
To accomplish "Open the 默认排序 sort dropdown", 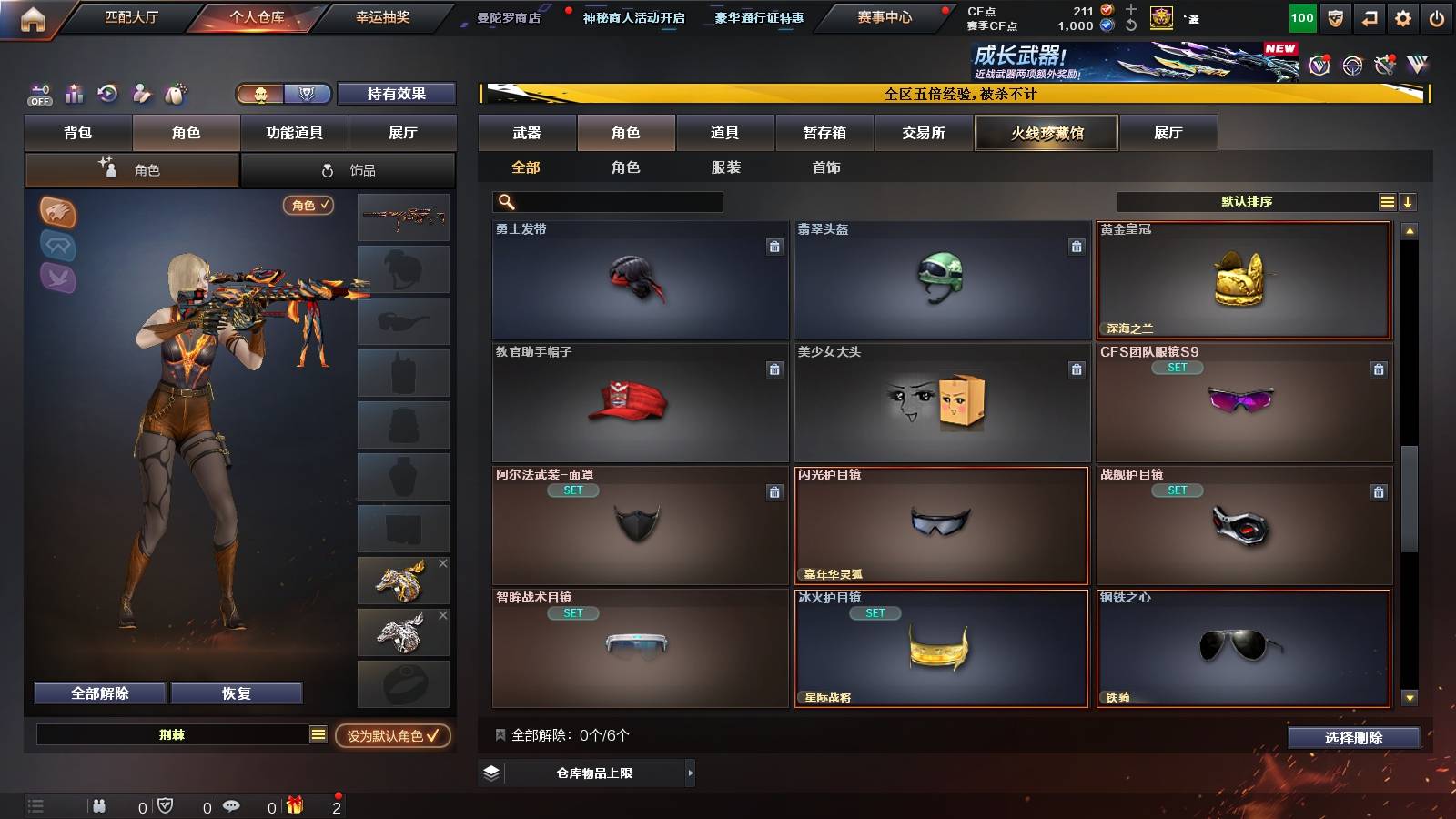I will tap(1247, 201).
